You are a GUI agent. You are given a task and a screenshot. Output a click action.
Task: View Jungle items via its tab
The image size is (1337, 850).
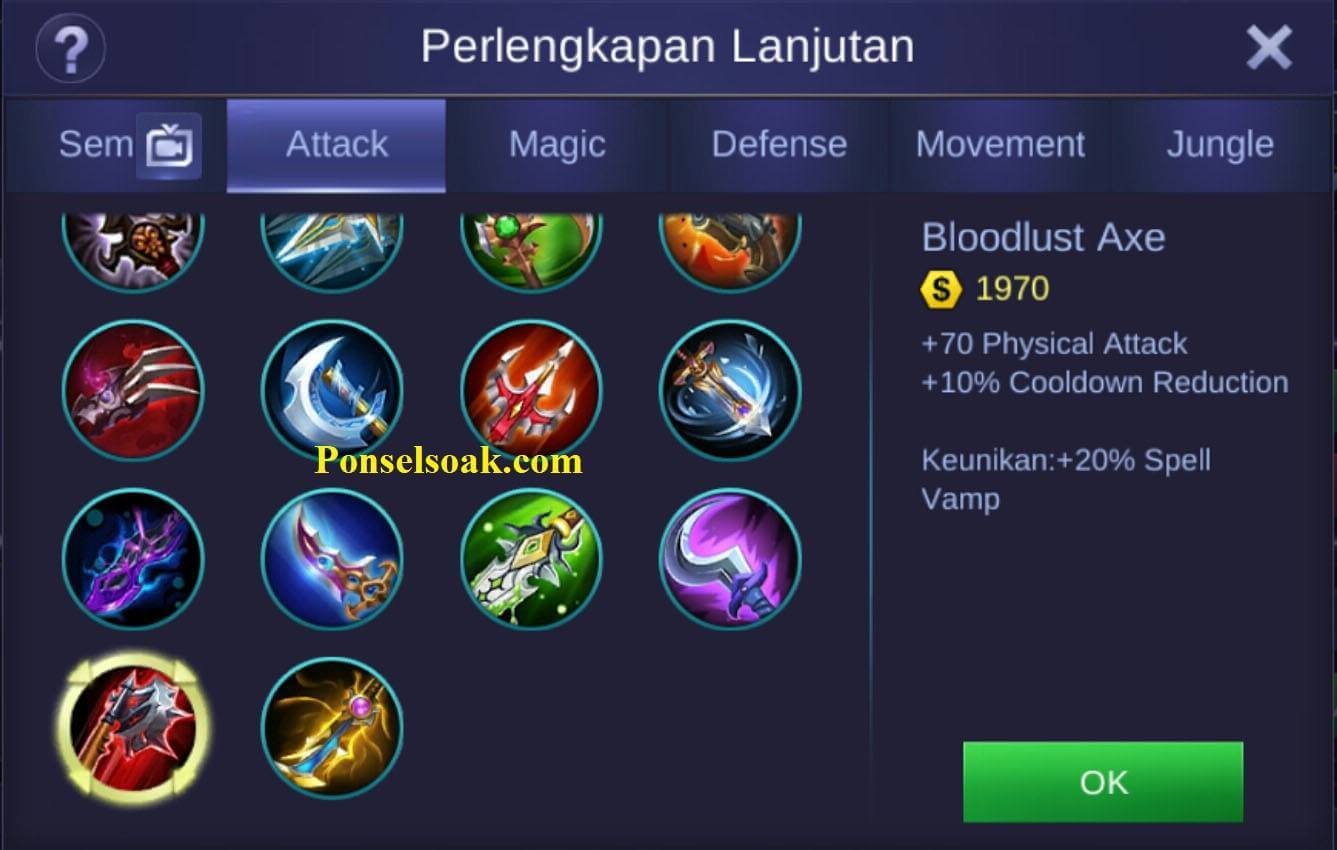(x=1219, y=144)
